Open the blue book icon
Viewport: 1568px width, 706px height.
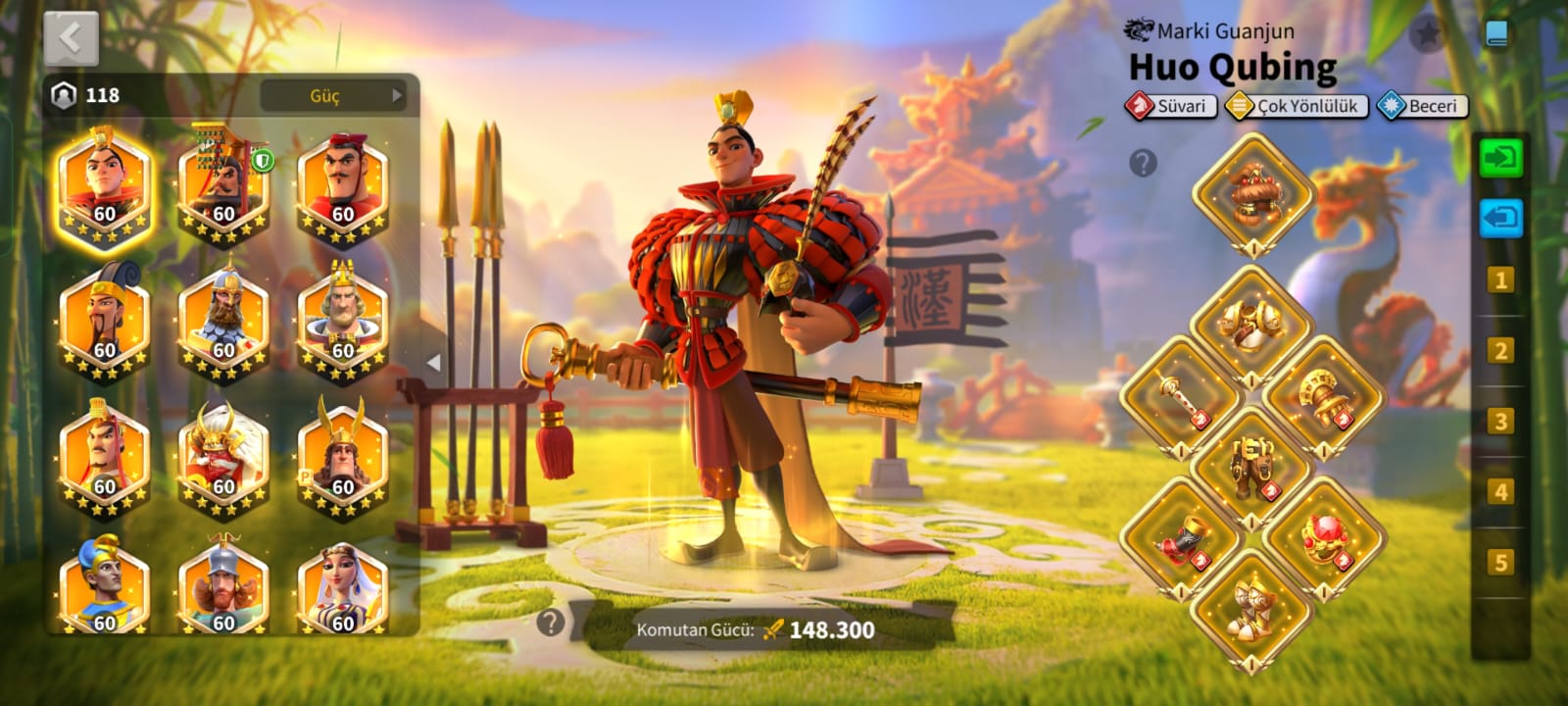point(1495,34)
